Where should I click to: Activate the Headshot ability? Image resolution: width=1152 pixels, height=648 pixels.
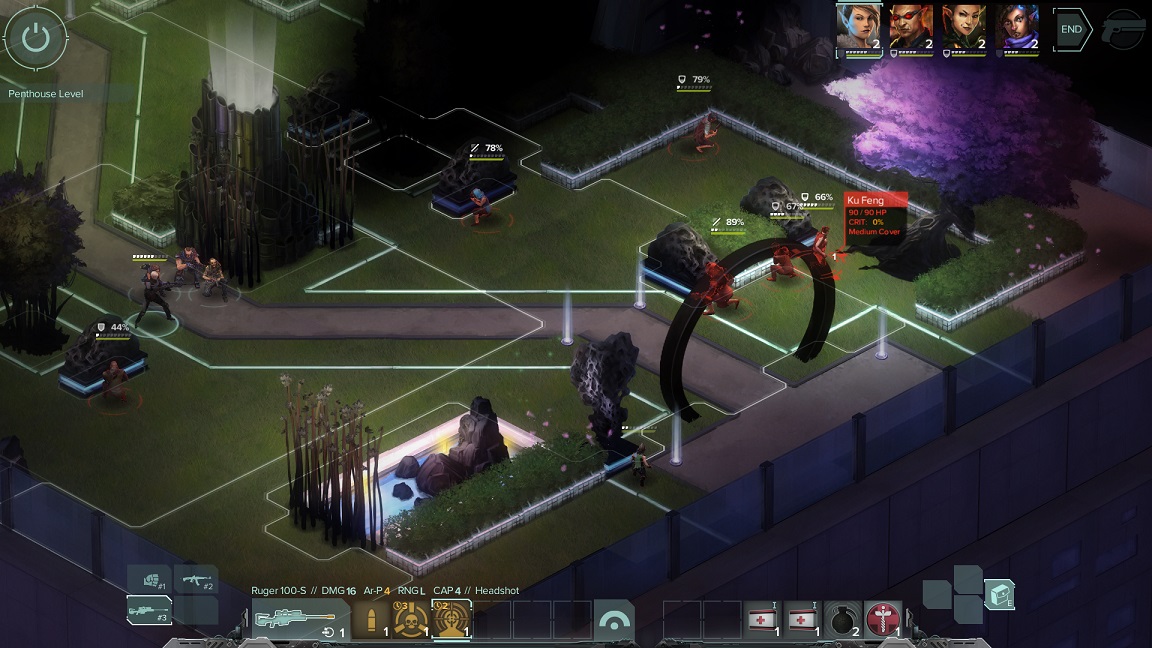pyautogui.click(x=451, y=620)
